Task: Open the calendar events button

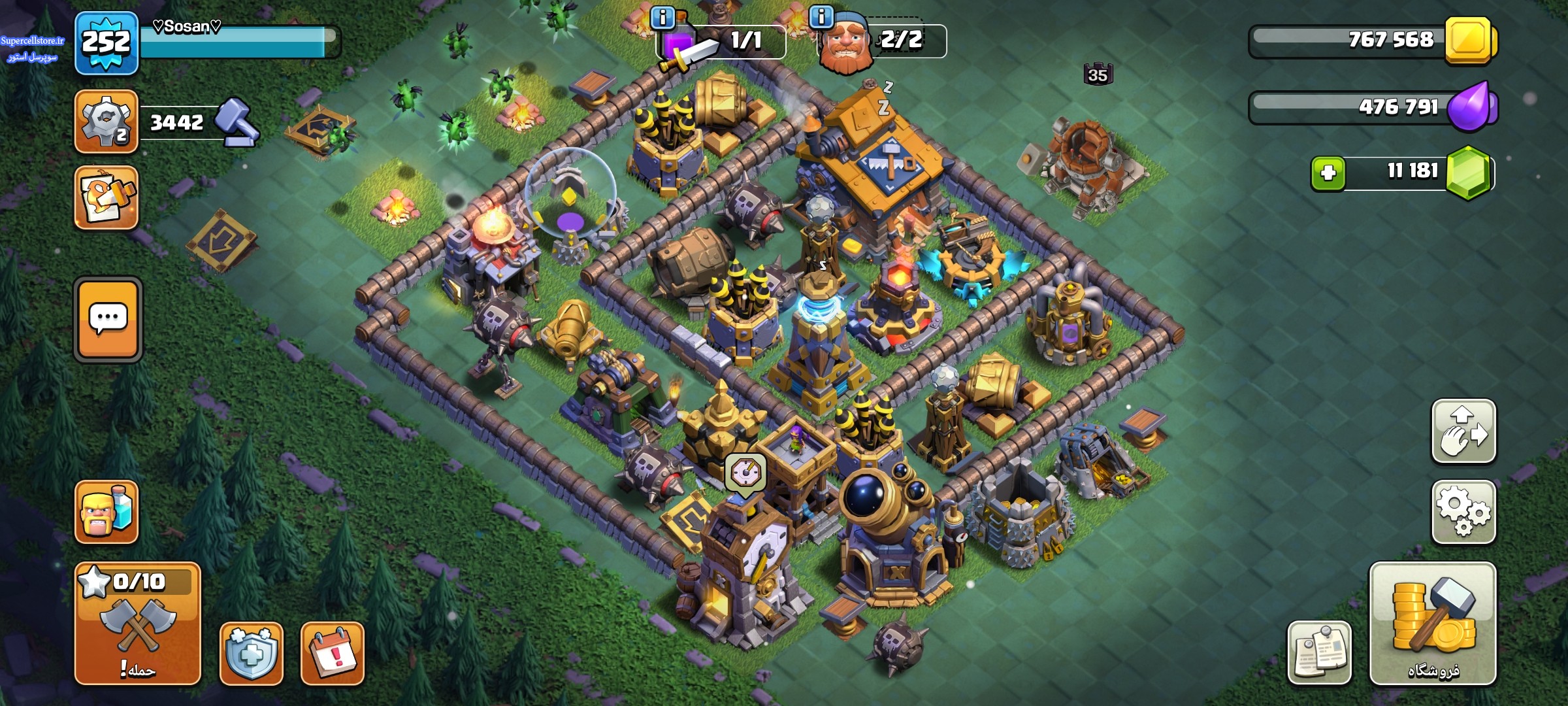Action: point(333,653)
